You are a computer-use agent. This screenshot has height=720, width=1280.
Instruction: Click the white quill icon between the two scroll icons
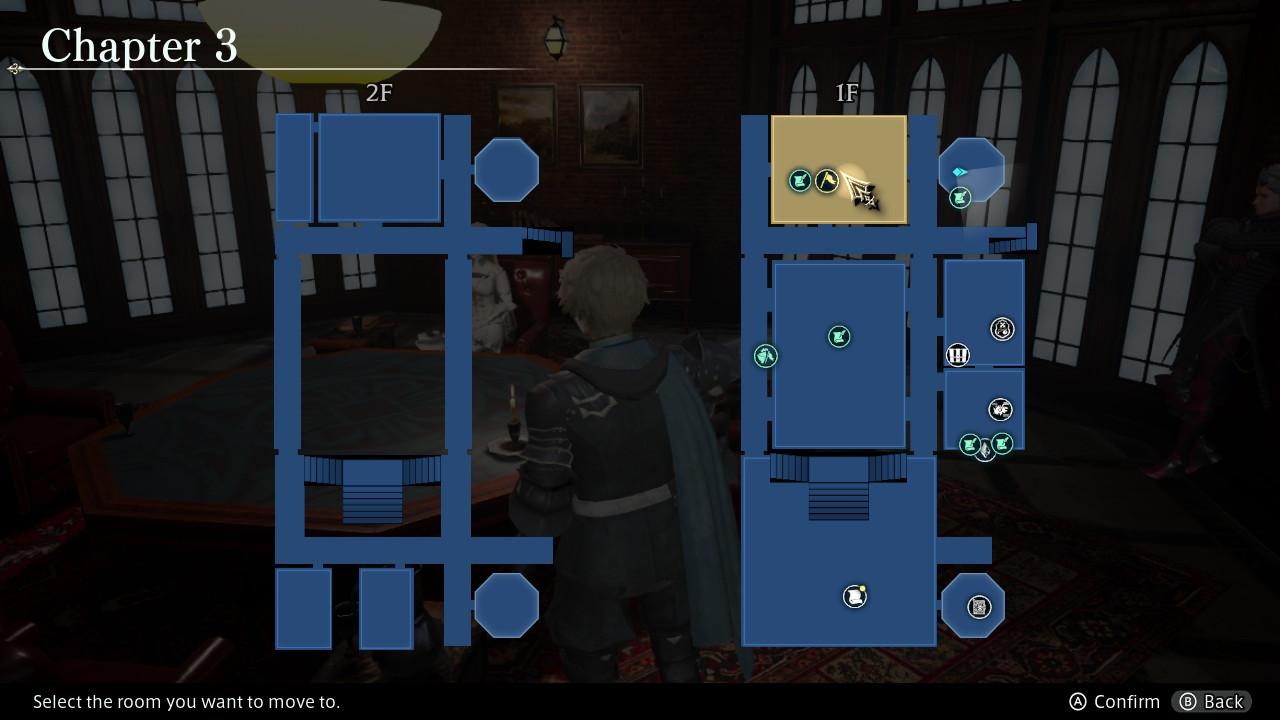984,448
